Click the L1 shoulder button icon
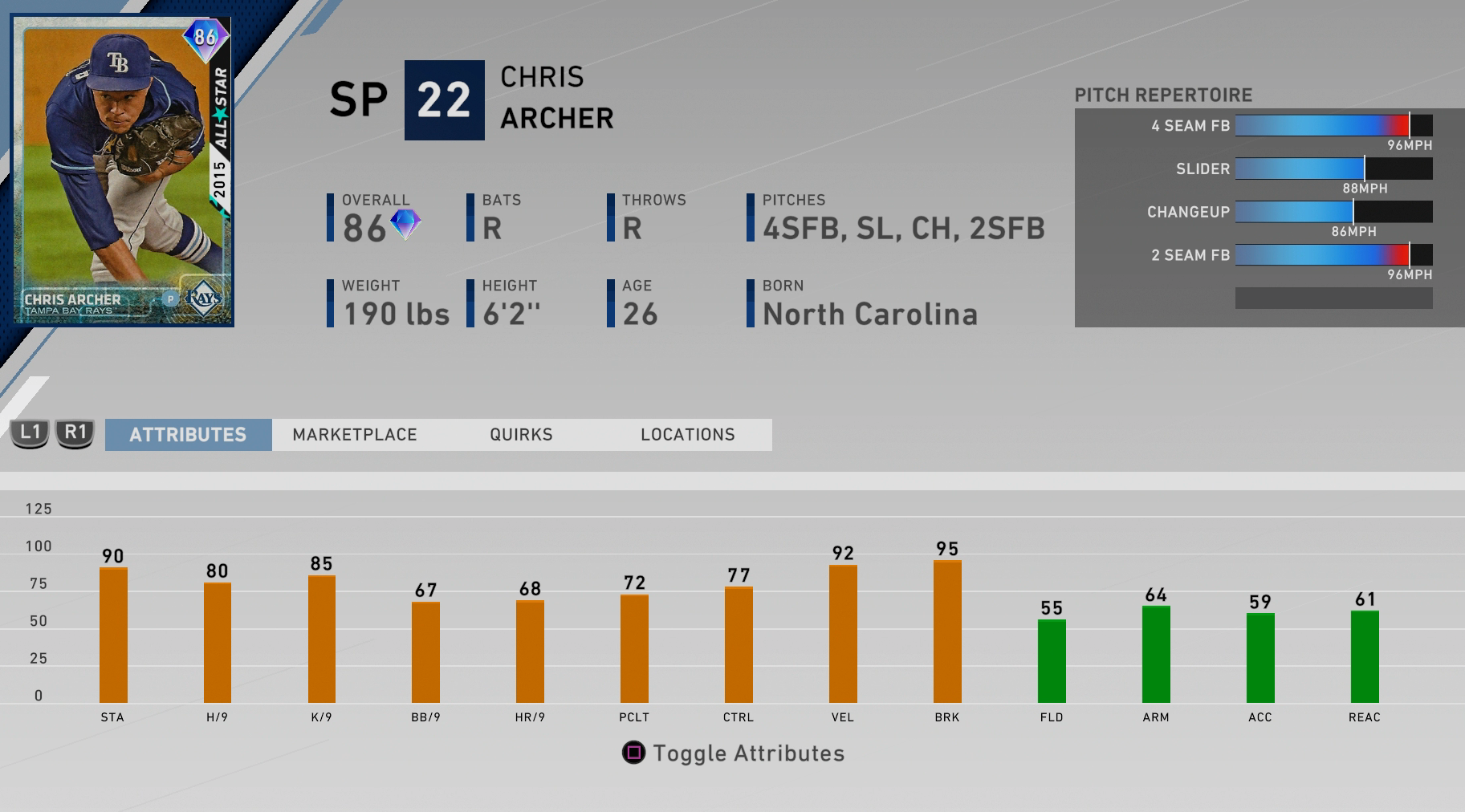1465x812 pixels. coord(29,434)
